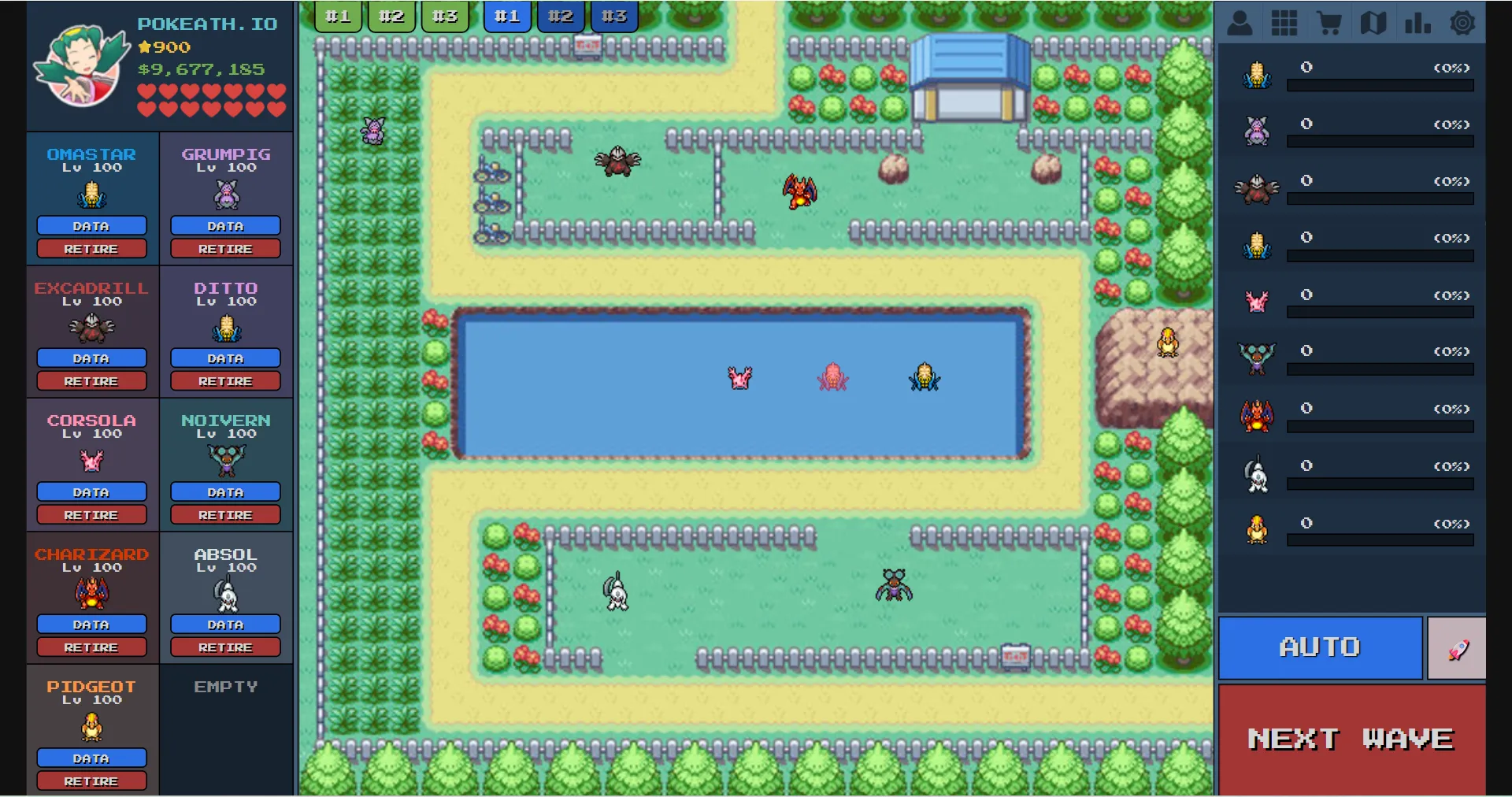This screenshot has width=1512, height=797.
Task: Open the Pokédex grid icon
Action: pos(1285,23)
